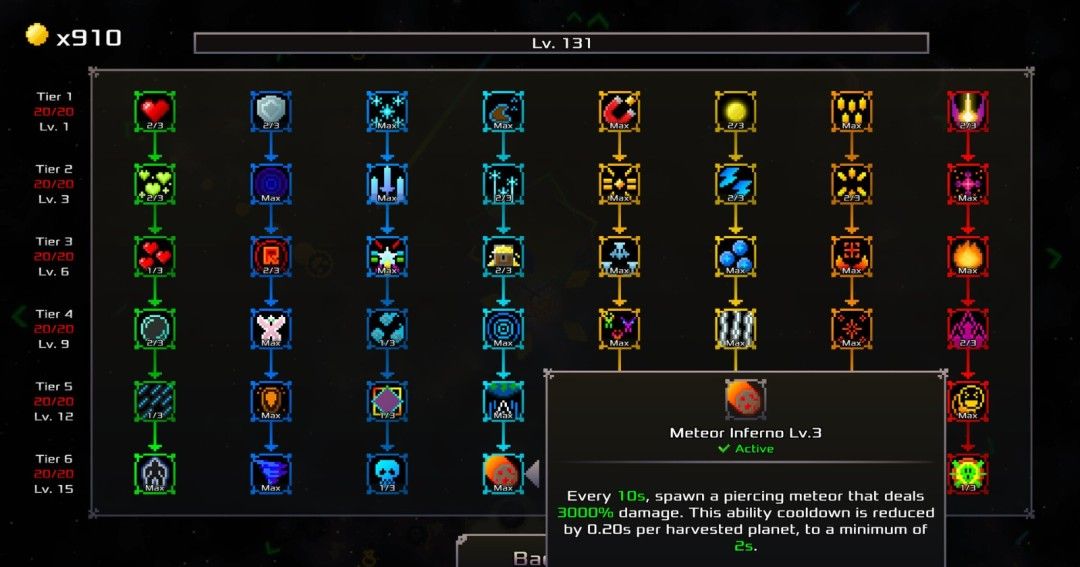
Task: Select the blue lightning bolts skill
Action: (x=735, y=183)
